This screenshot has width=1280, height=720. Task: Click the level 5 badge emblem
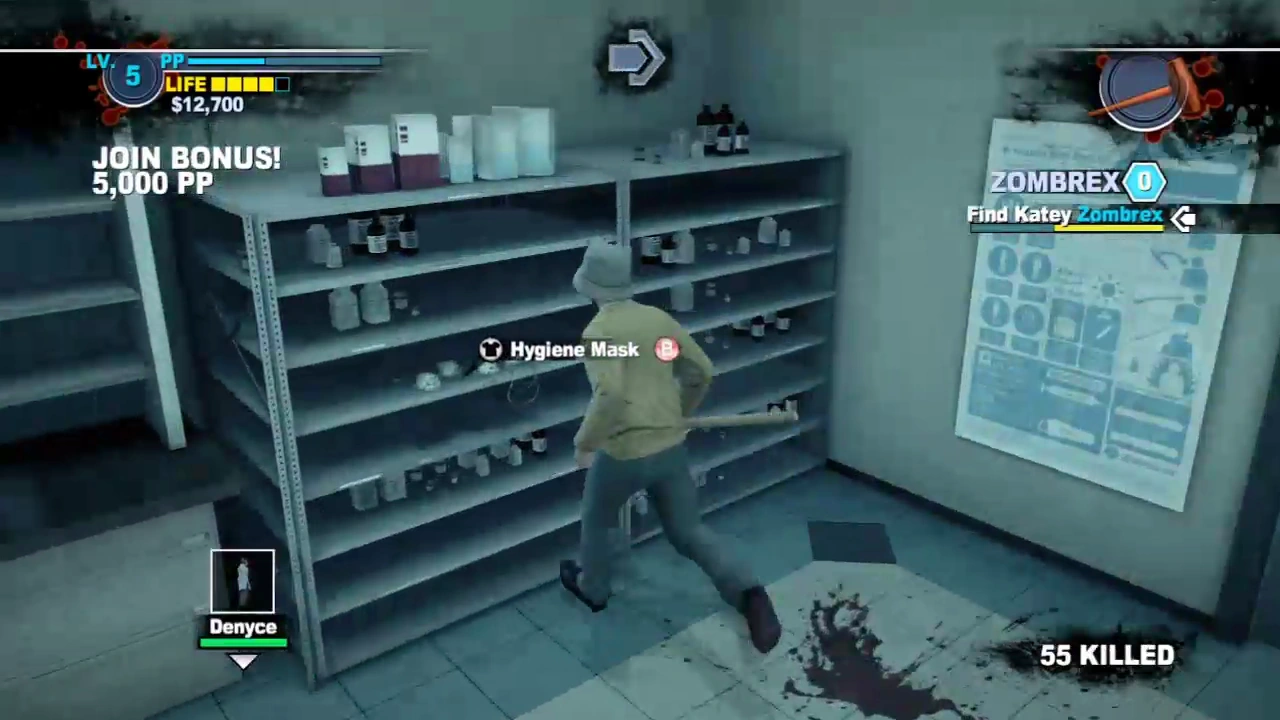click(132, 76)
